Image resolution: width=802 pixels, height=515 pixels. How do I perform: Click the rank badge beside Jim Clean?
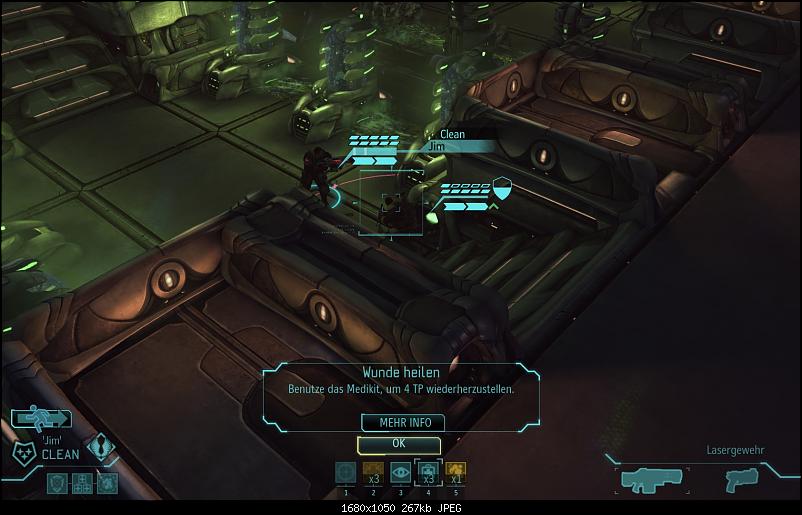click(24, 452)
